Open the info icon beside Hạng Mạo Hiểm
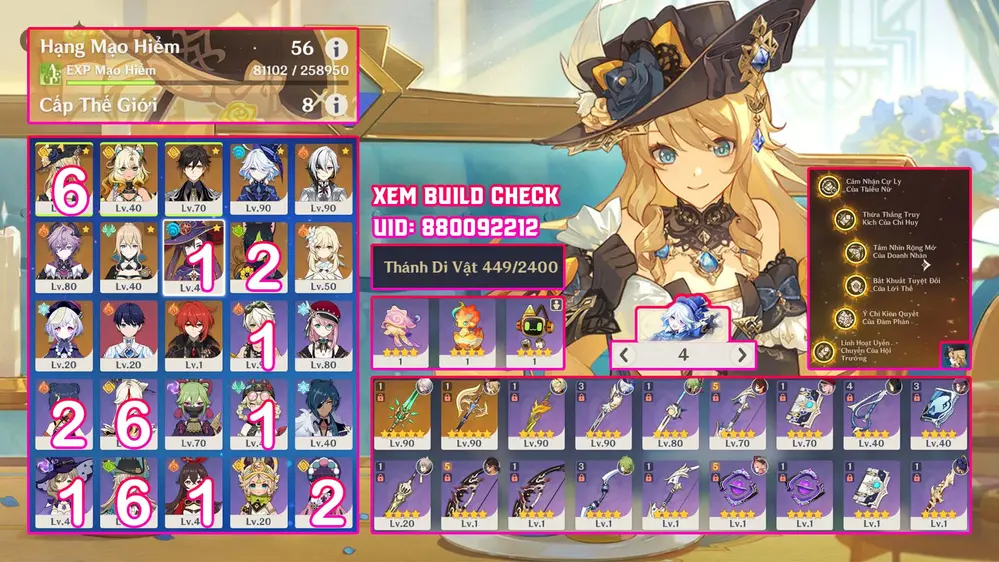The image size is (999, 562). click(336, 49)
